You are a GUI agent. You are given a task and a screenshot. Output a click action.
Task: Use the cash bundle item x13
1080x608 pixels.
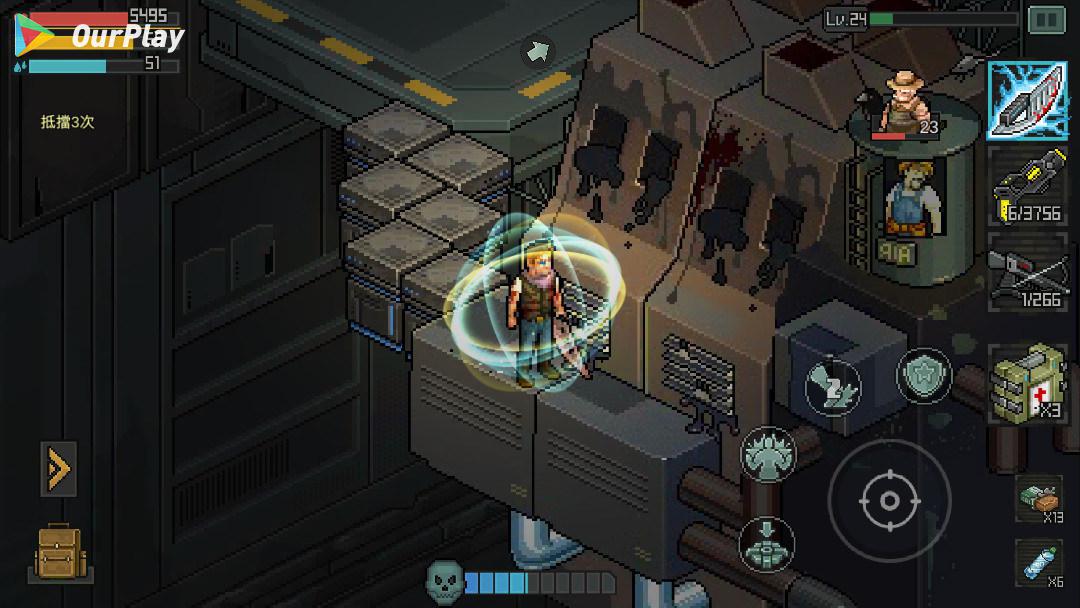[1039, 498]
